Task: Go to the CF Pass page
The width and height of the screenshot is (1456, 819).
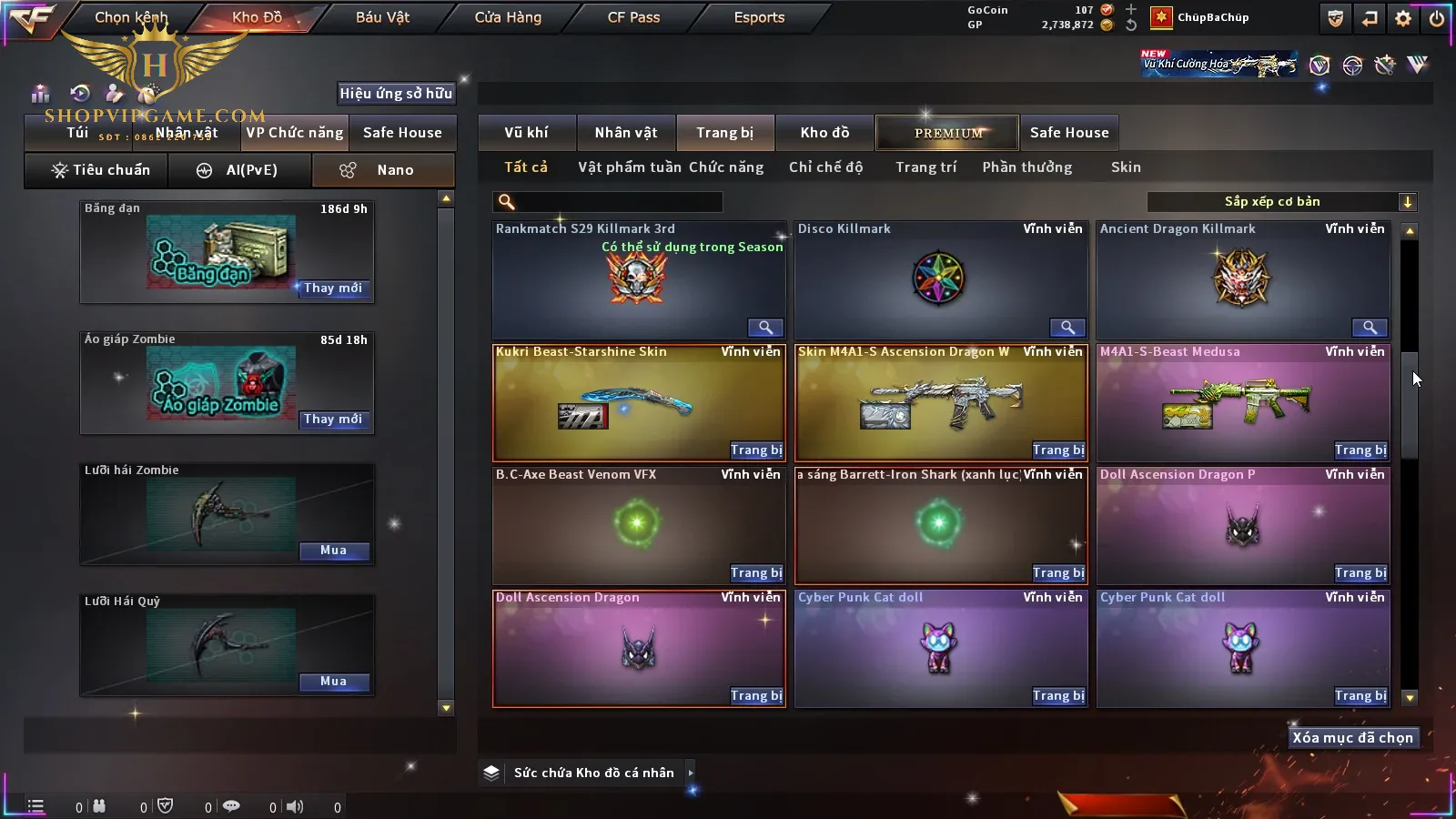Action: pyautogui.click(x=633, y=17)
